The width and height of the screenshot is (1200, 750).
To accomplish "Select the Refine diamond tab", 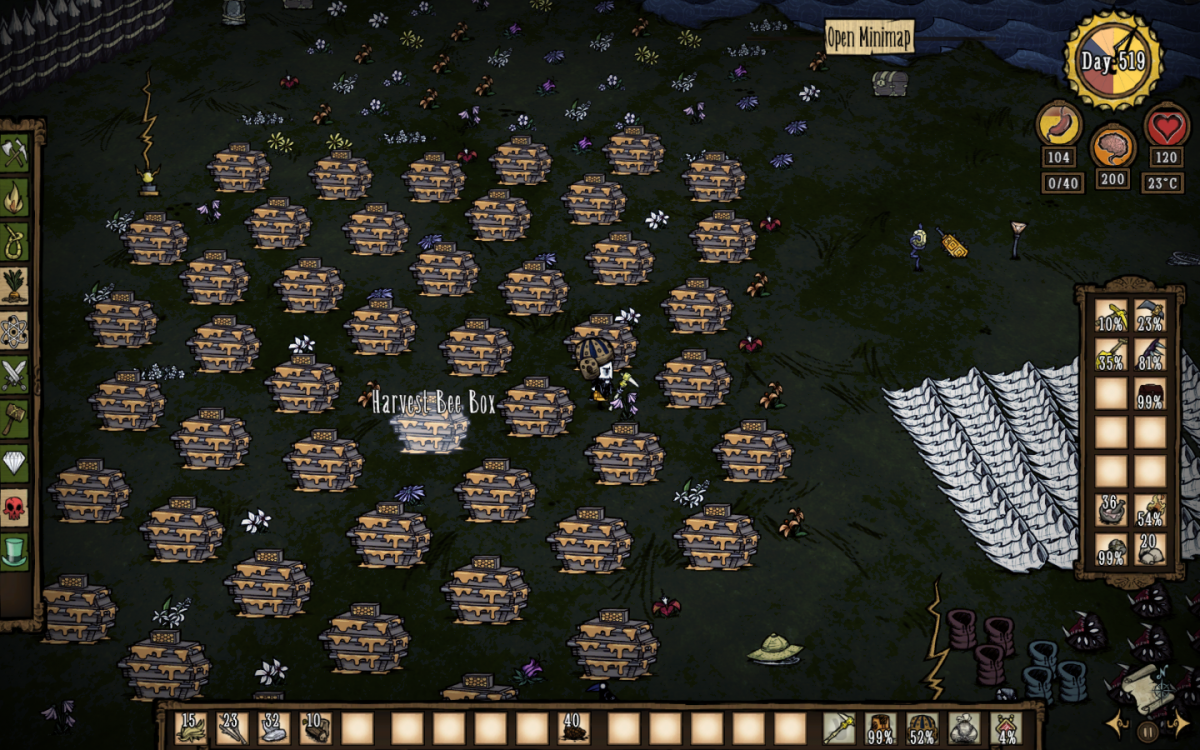I will [15, 461].
